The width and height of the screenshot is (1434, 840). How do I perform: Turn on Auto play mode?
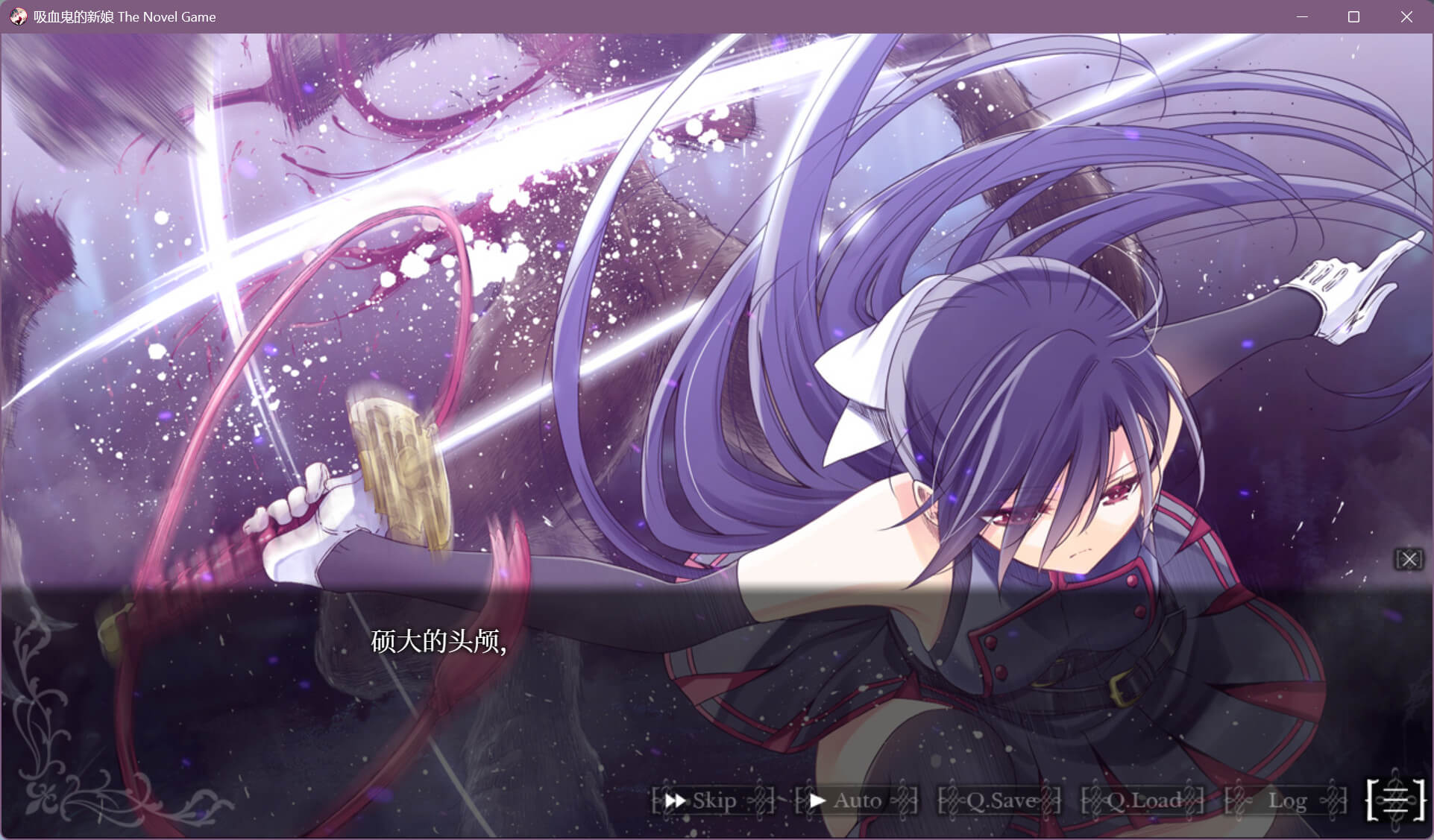[855, 800]
